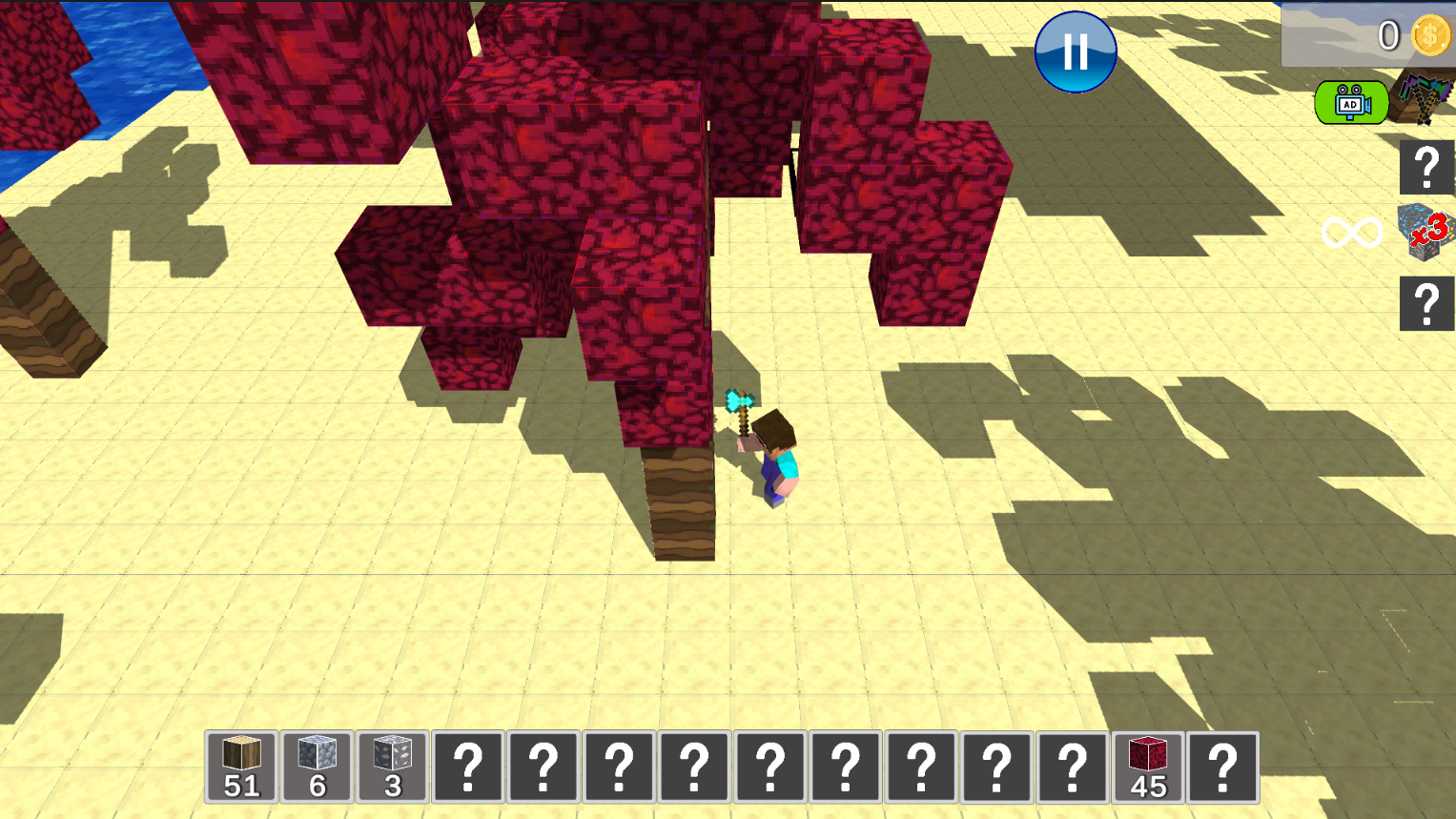Select the first locked hotbar slot
Viewport: 1456px width, 819px height.
(x=467, y=767)
